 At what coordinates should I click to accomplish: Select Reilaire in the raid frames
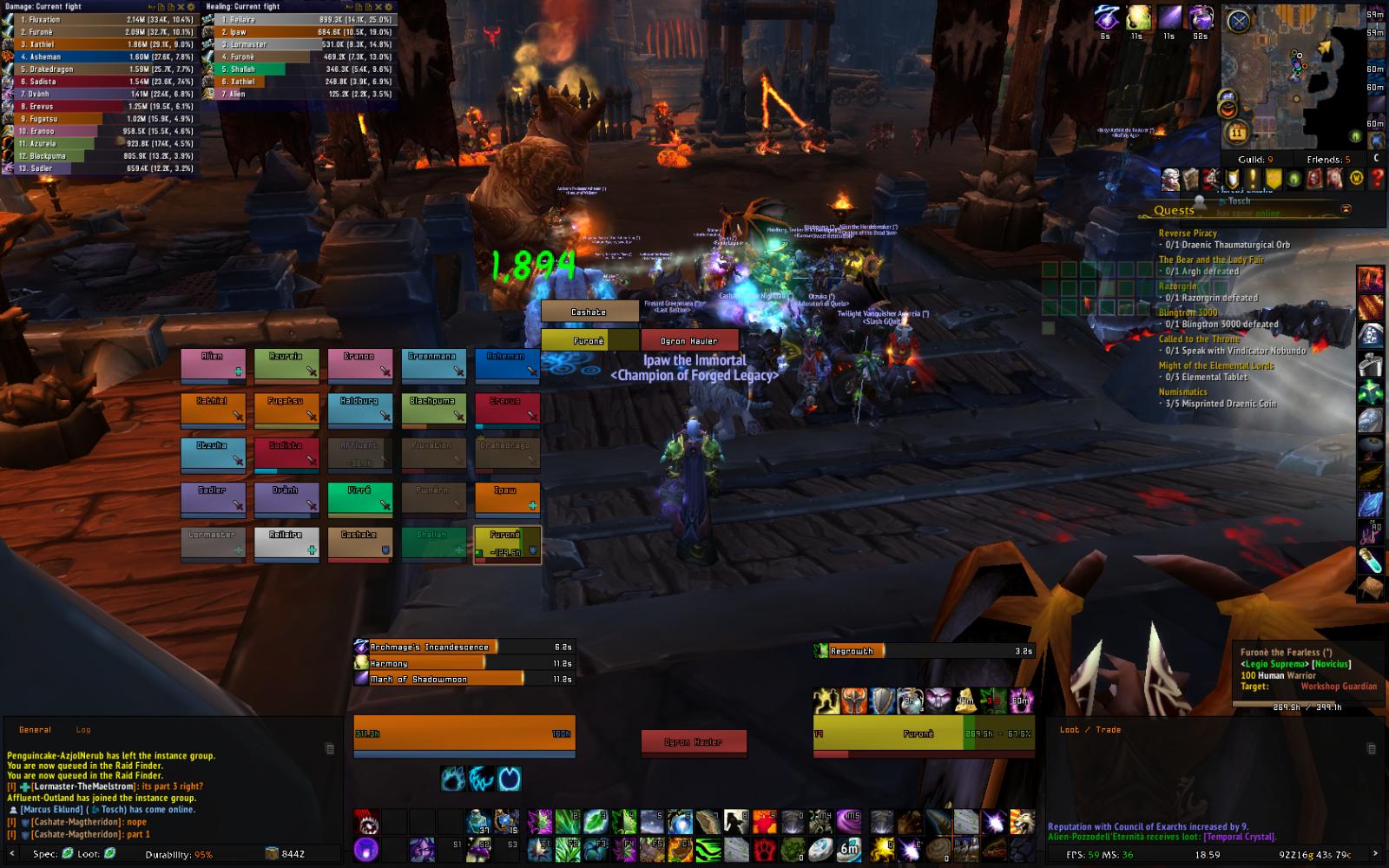pyautogui.click(x=286, y=544)
